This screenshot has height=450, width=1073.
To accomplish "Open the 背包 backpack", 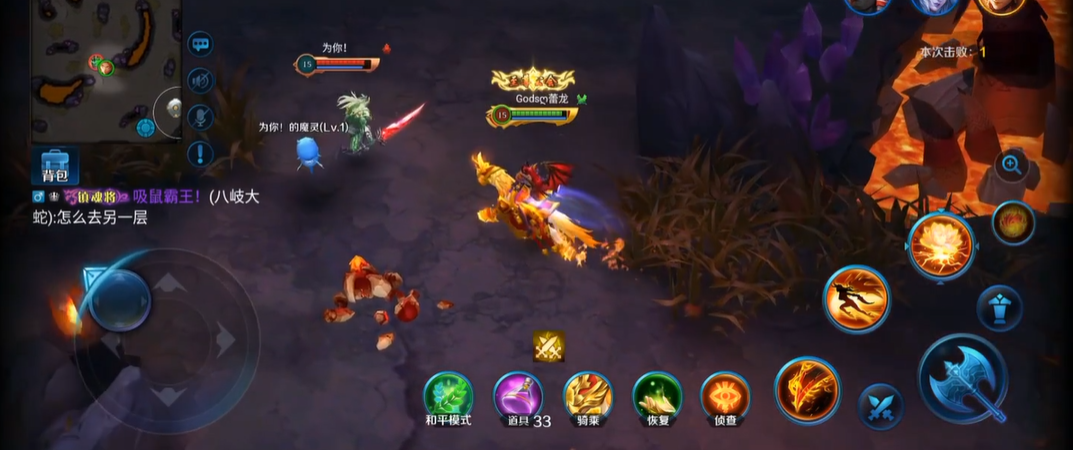I will [x=54, y=164].
